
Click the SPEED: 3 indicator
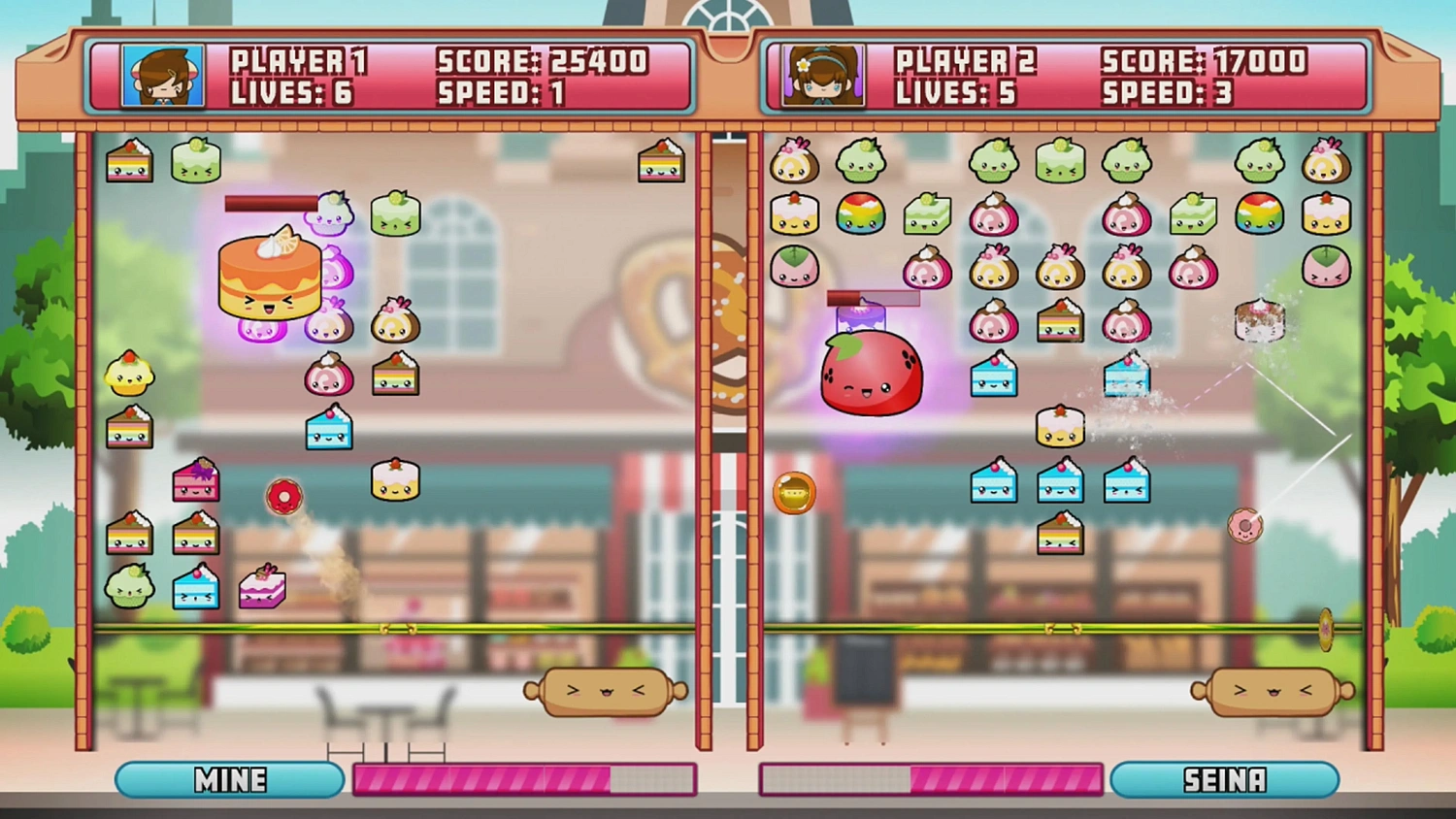1168,94
